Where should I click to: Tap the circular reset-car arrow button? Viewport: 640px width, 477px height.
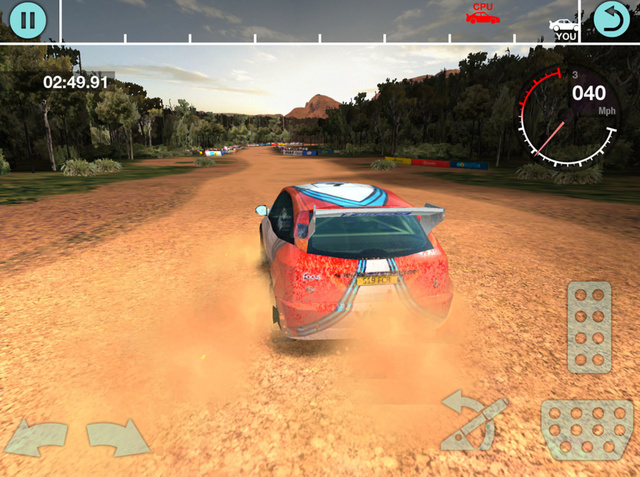612,19
